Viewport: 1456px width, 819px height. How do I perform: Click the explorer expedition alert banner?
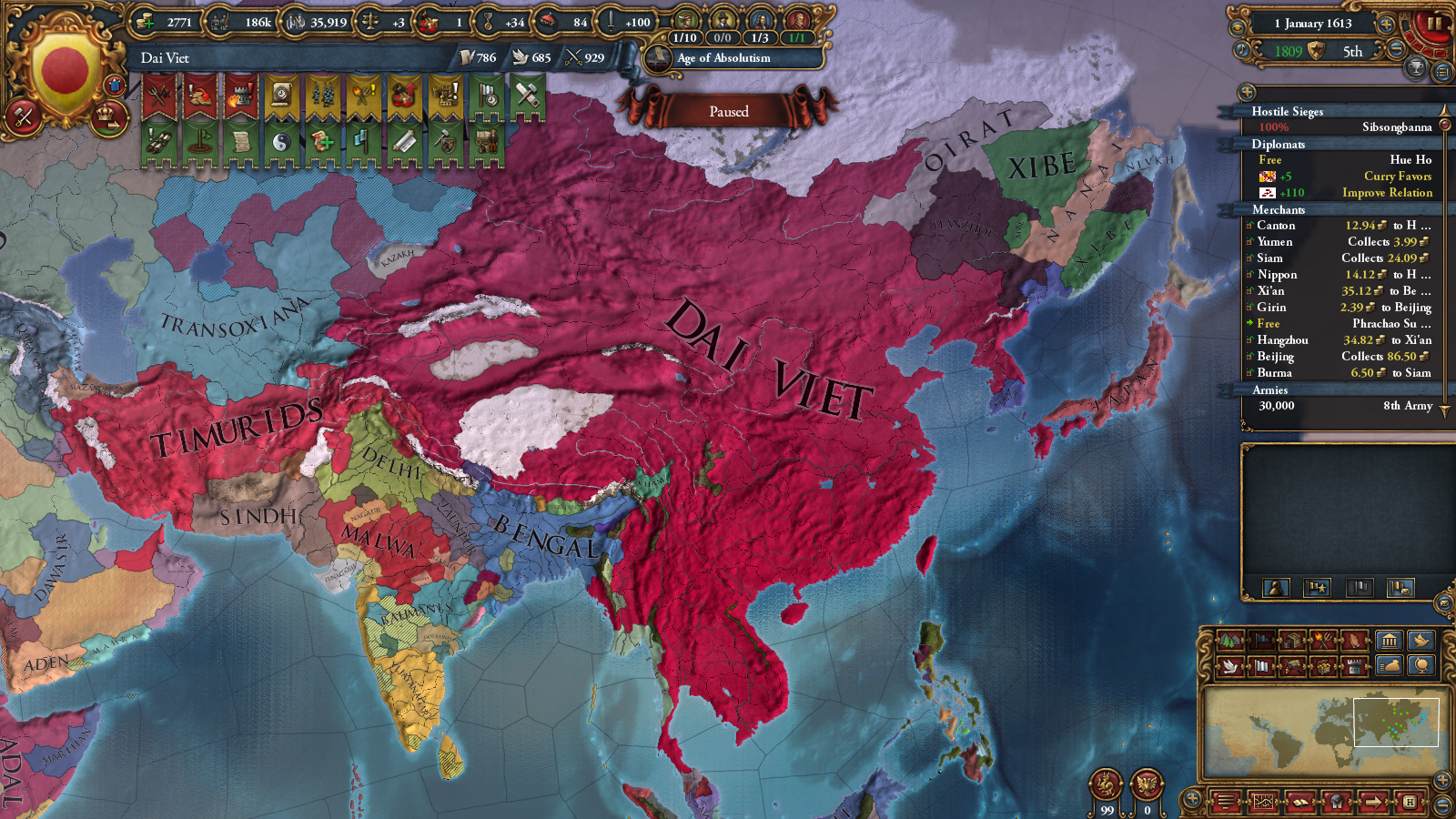(486, 142)
